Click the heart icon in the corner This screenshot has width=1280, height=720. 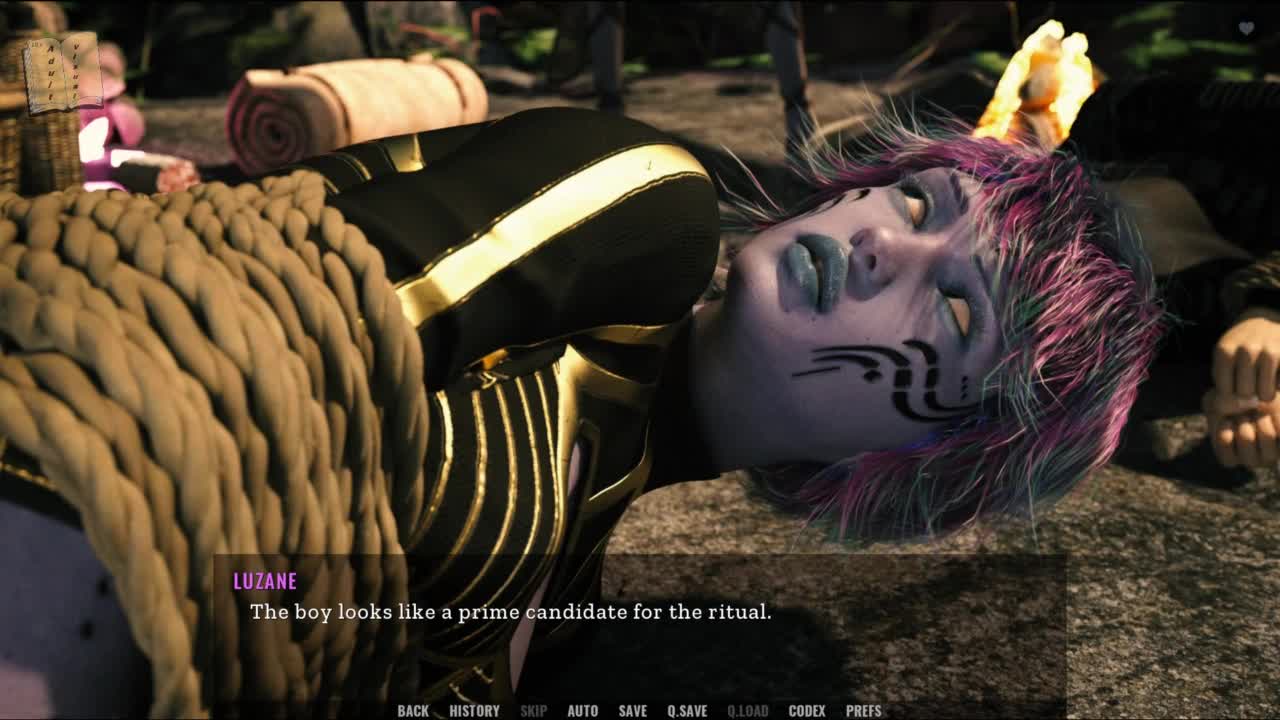pyautogui.click(x=1246, y=29)
